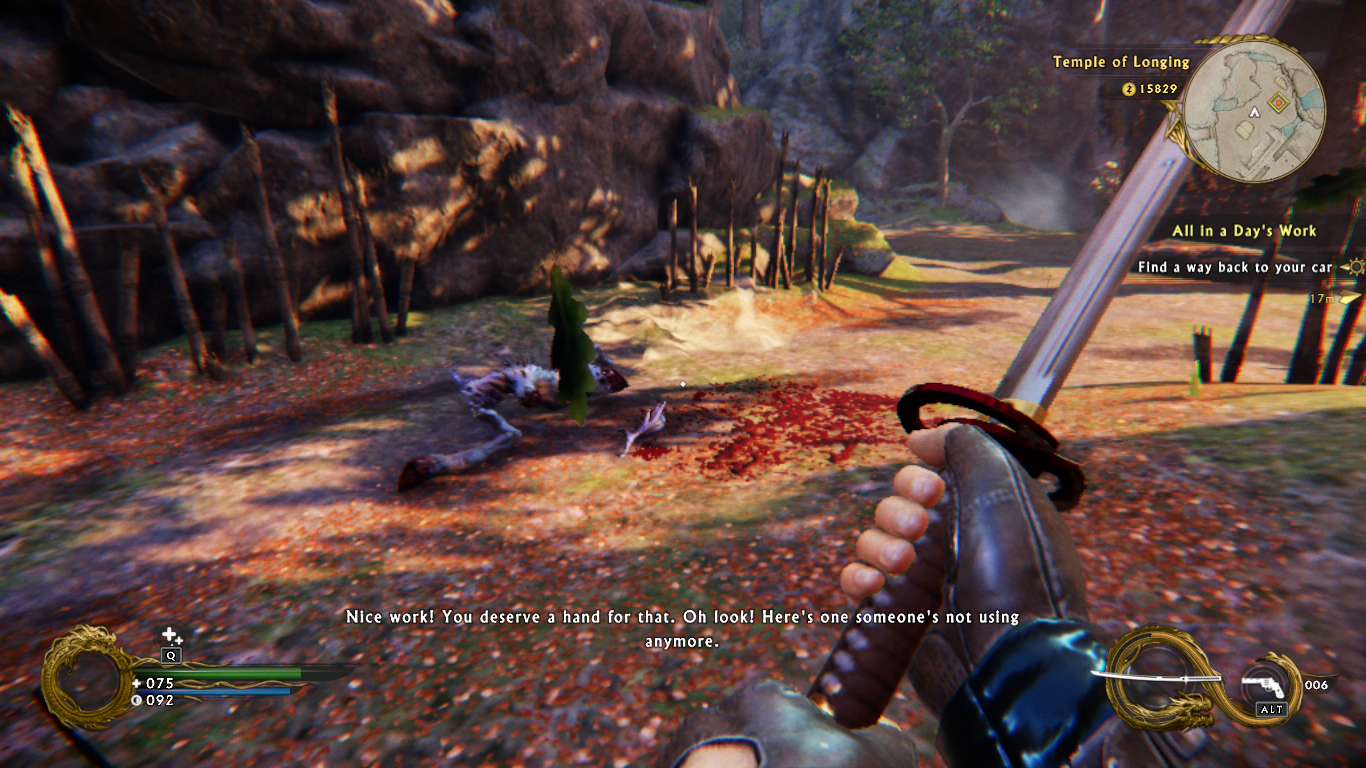Click the healing plus icon
The image size is (1366, 768).
[172, 635]
